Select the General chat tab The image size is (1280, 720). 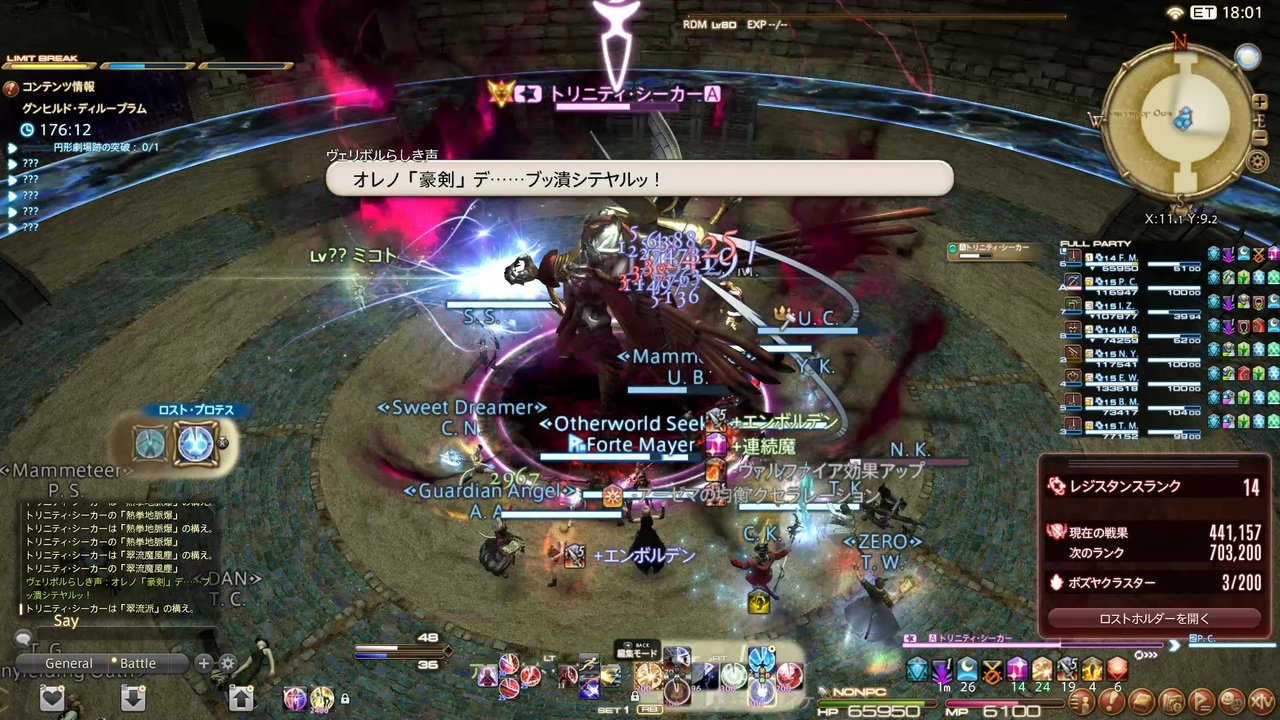[x=69, y=663]
